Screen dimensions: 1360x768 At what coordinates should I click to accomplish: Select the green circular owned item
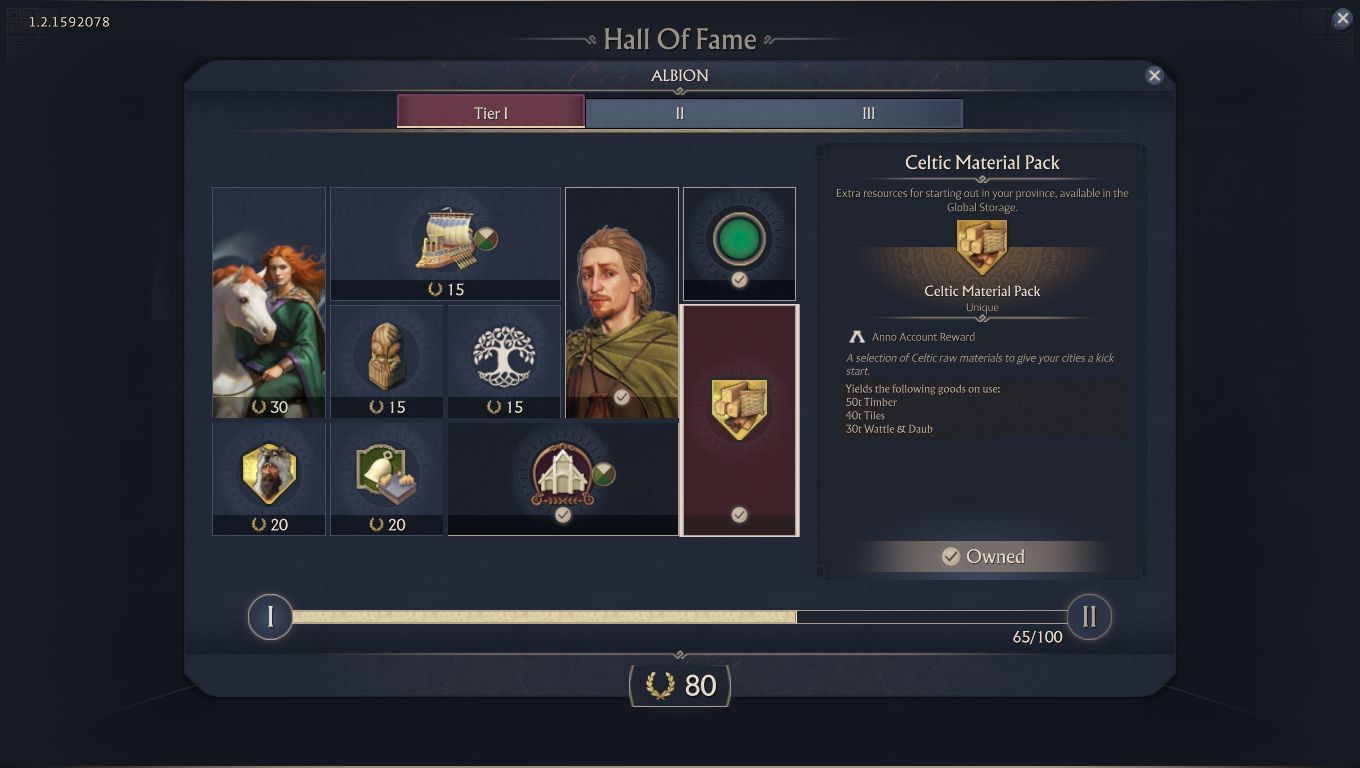click(739, 236)
